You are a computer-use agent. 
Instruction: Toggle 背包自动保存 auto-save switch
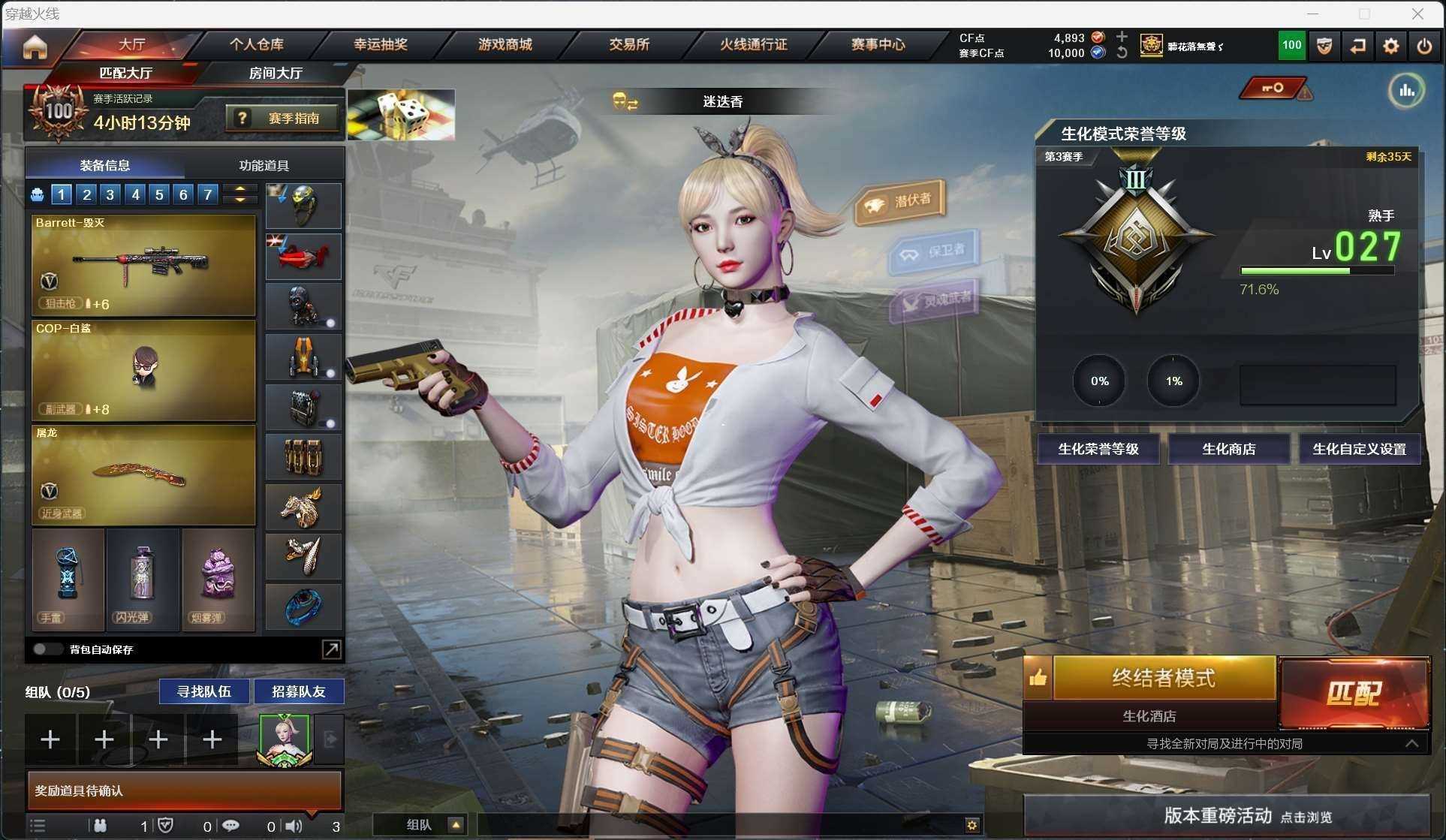[47, 649]
